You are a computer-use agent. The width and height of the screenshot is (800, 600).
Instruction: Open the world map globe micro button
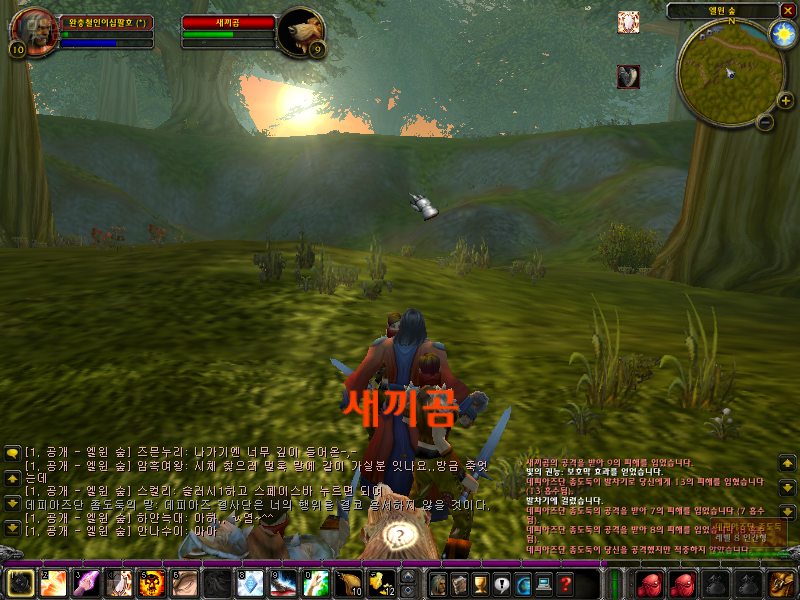[x=523, y=584]
